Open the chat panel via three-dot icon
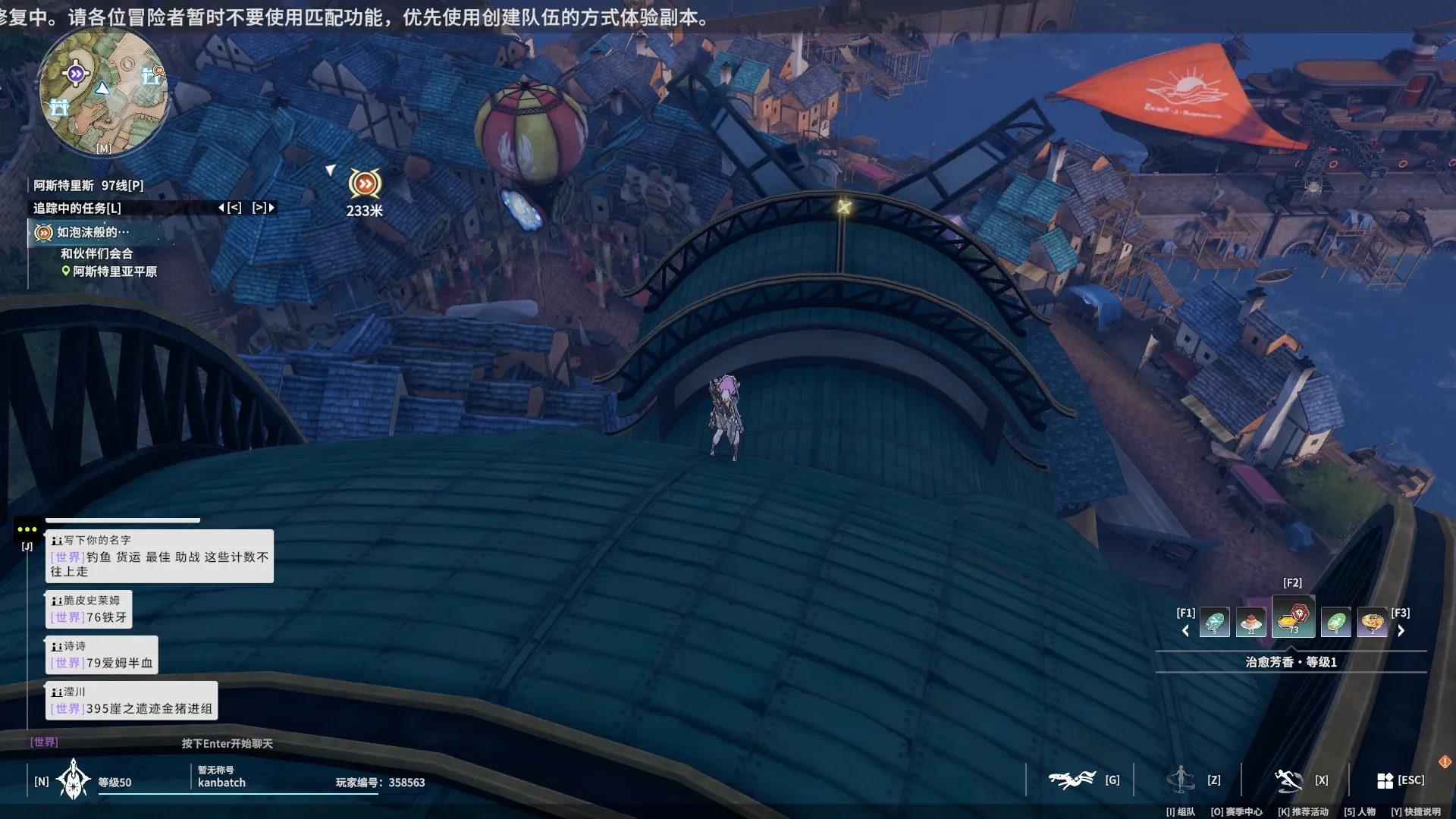 pyautogui.click(x=27, y=529)
